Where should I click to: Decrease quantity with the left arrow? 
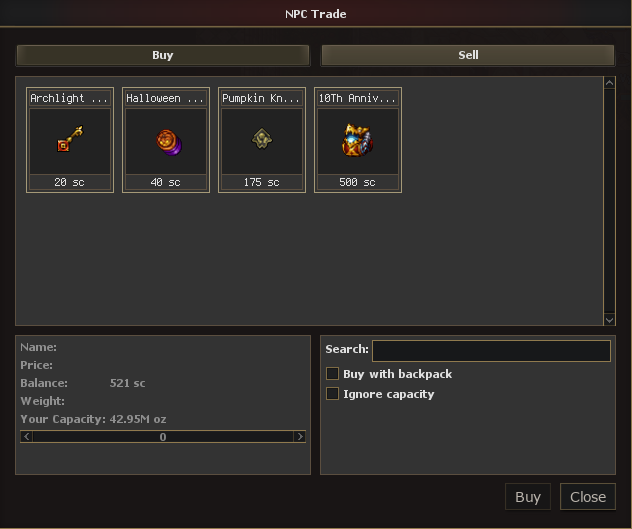pyautogui.click(x=27, y=437)
